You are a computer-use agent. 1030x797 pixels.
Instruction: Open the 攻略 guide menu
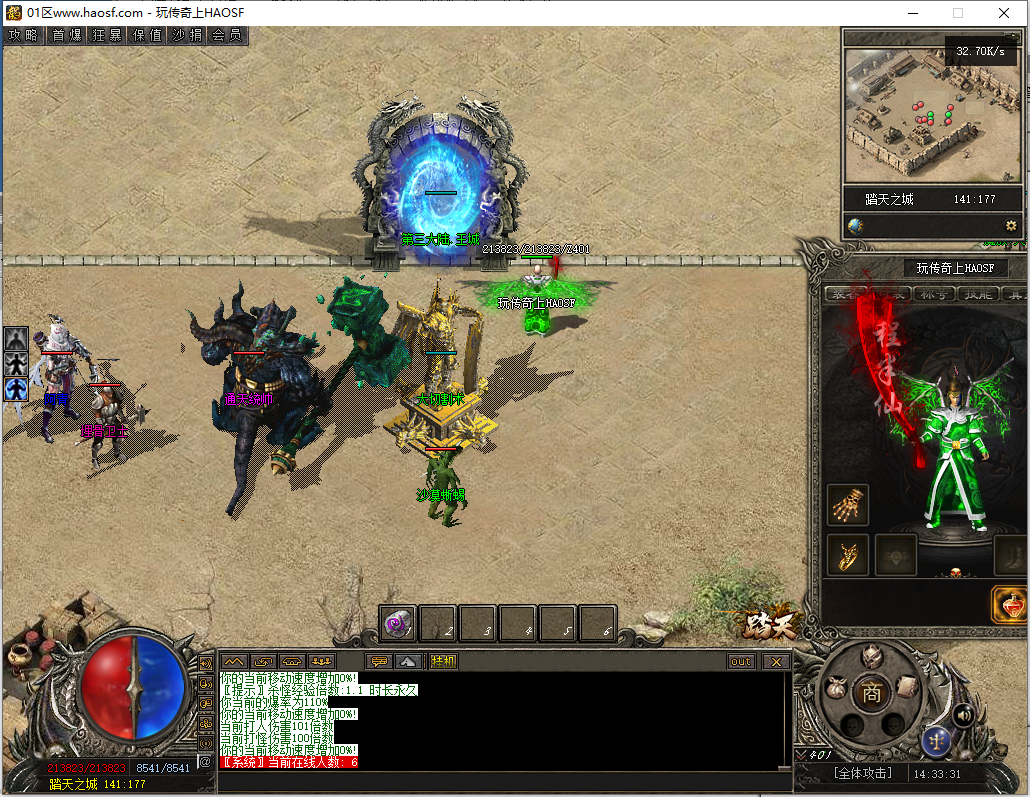pyautogui.click(x=22, y=35)
